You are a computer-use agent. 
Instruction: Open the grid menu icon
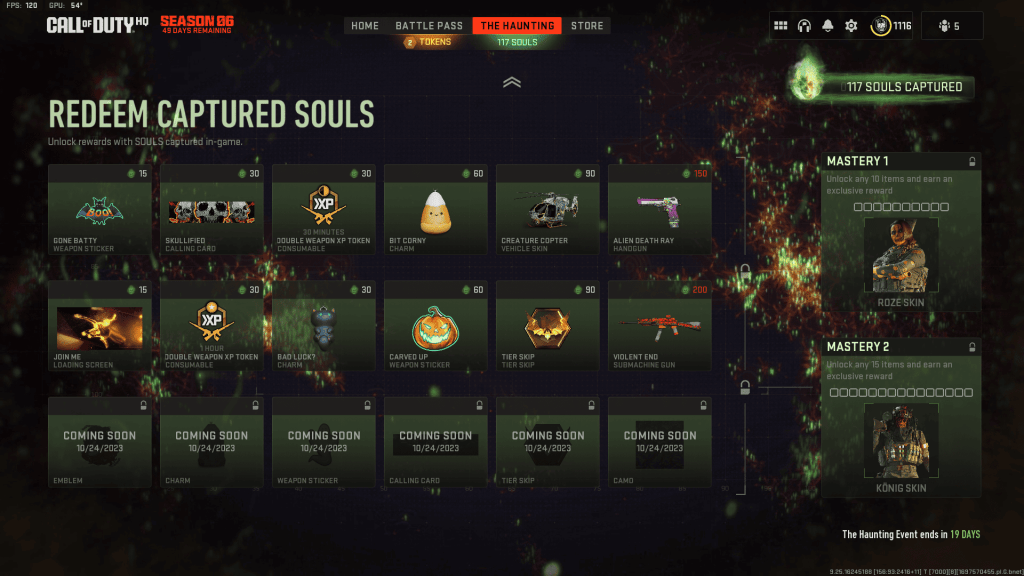781,26
